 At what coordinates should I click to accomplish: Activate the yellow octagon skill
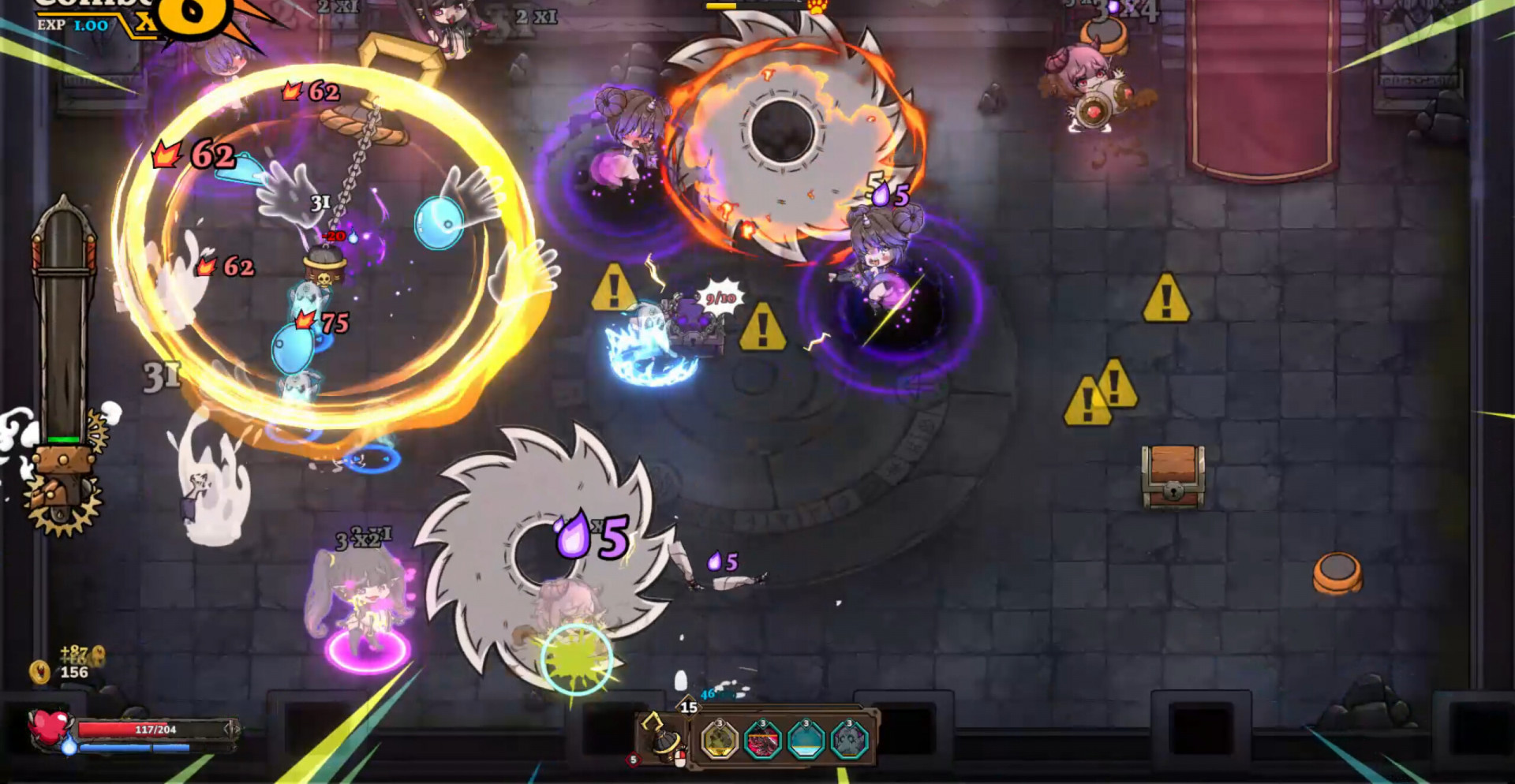click(x=719, y=741)
